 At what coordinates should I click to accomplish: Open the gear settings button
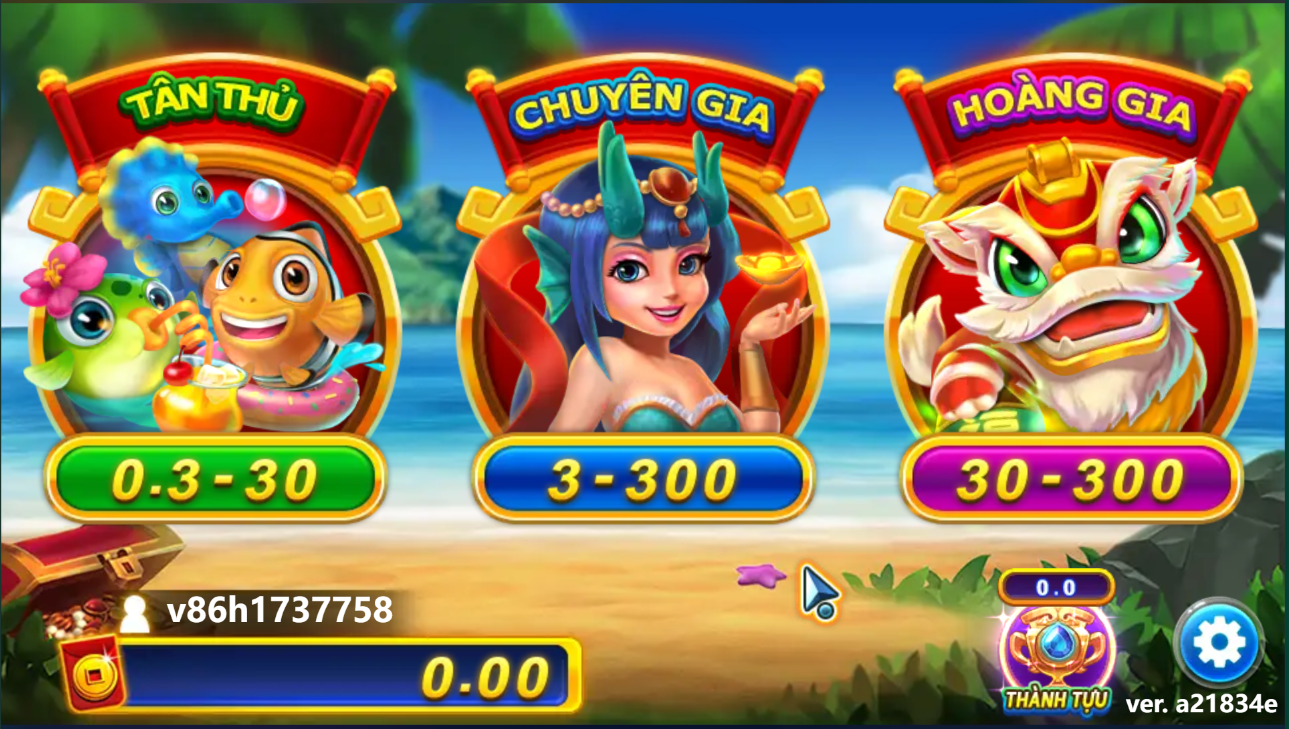(x=1217, y=643)
